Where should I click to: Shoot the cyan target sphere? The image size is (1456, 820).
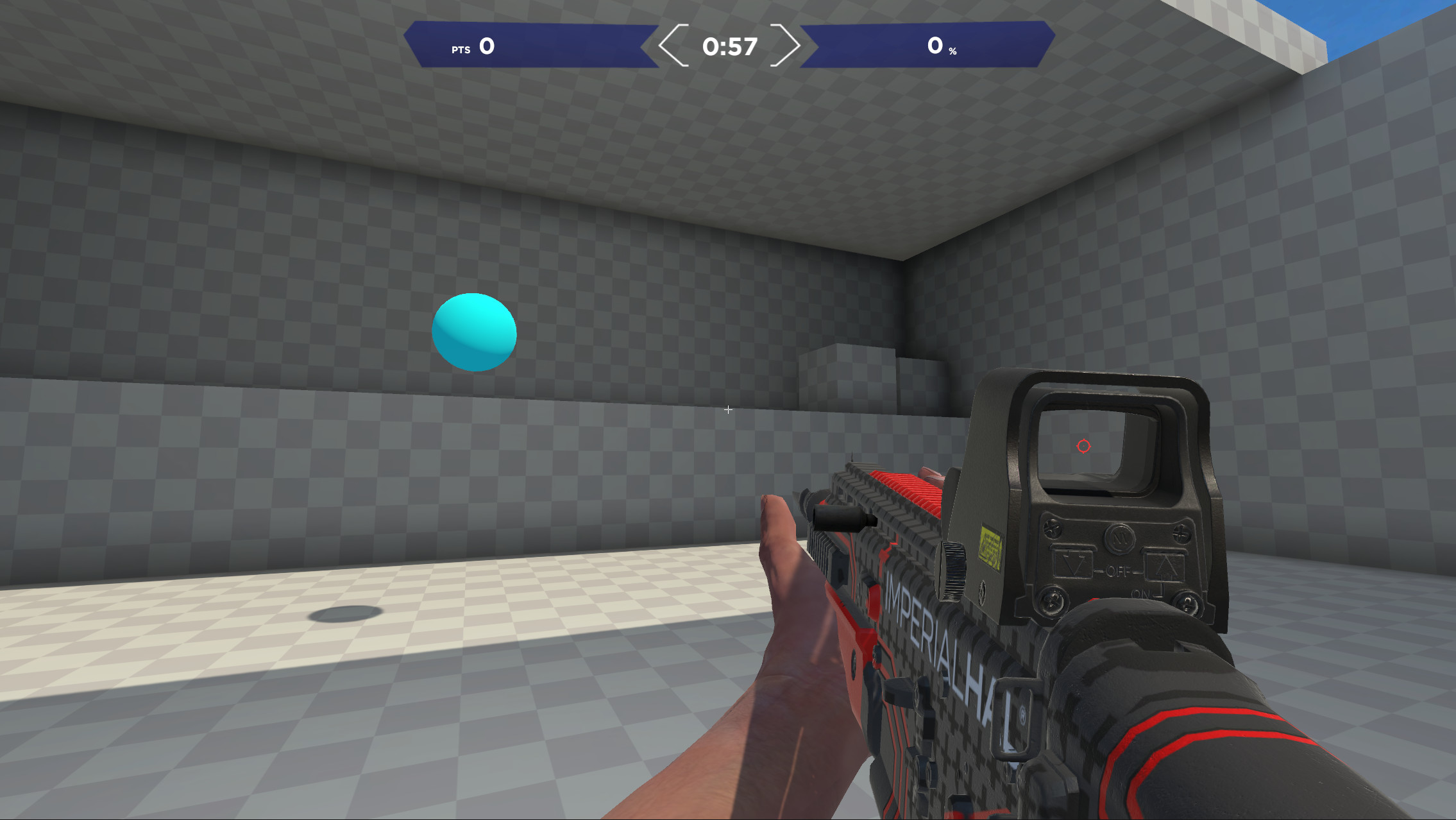[474, 332]
